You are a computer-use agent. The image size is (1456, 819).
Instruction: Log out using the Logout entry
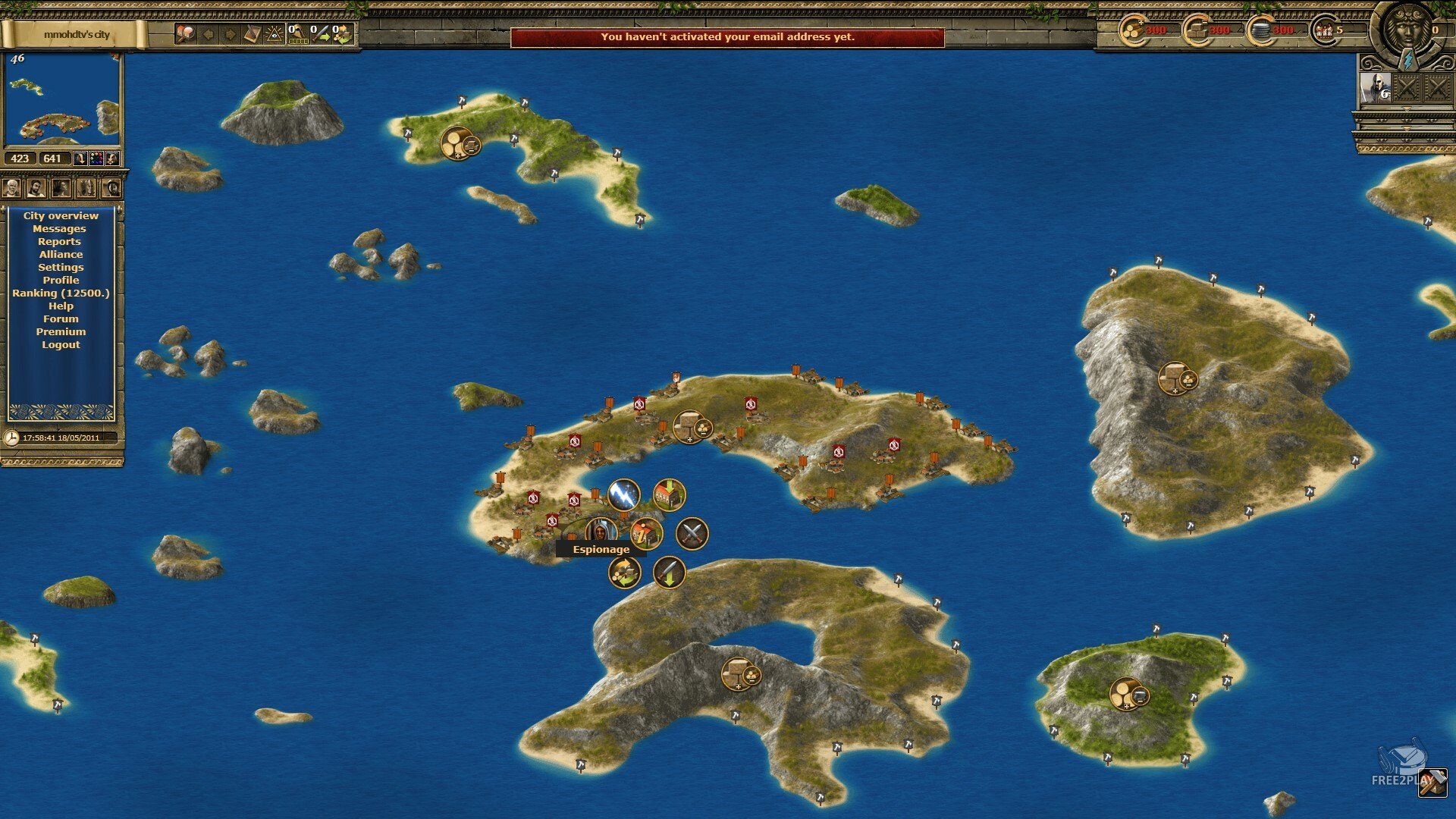tap(61, 345)
